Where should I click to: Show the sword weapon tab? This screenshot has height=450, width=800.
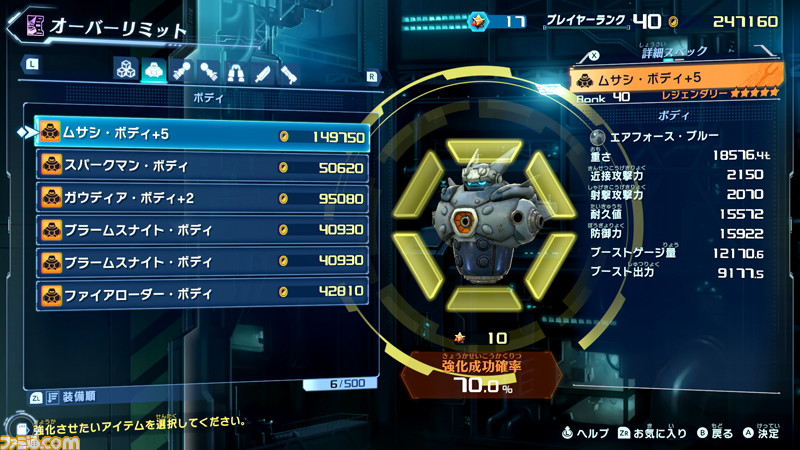tap(262, 70)
